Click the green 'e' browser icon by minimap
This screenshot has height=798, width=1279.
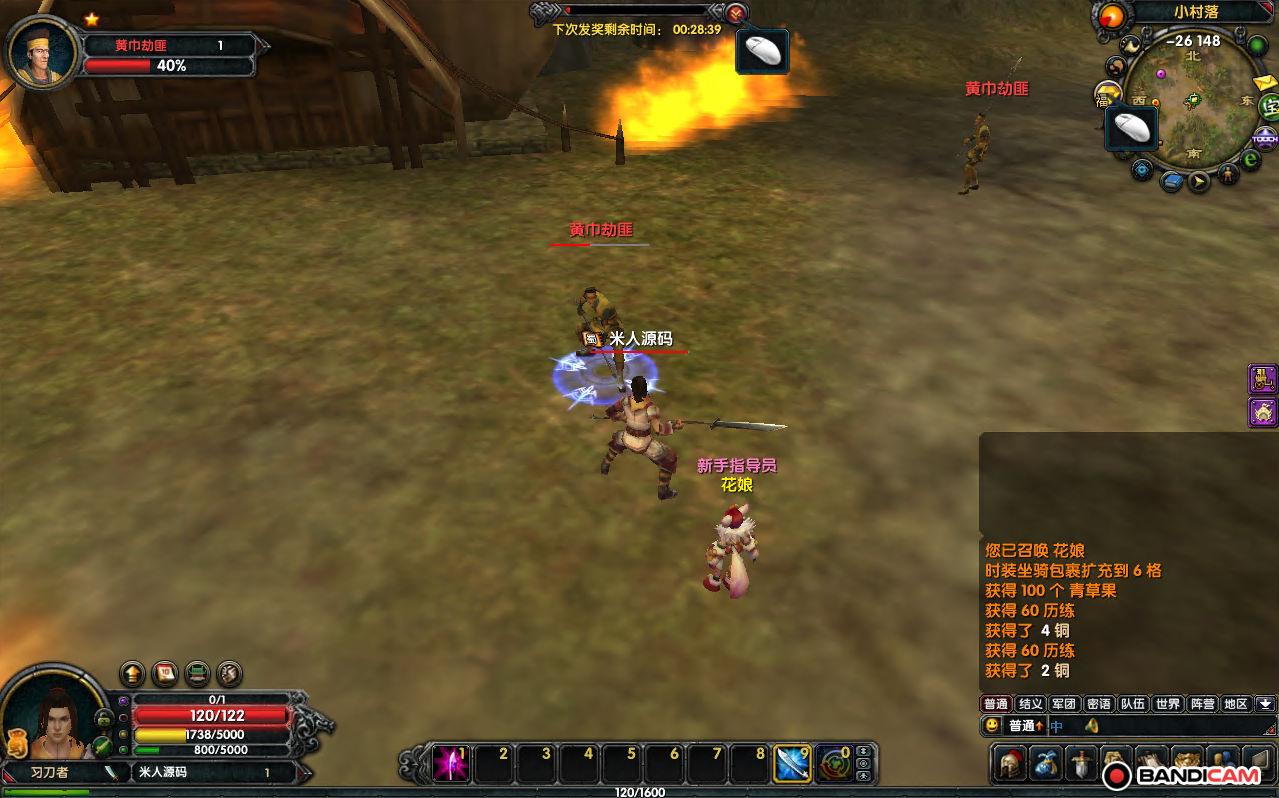pyautogui.click(x=1251, y=160)
